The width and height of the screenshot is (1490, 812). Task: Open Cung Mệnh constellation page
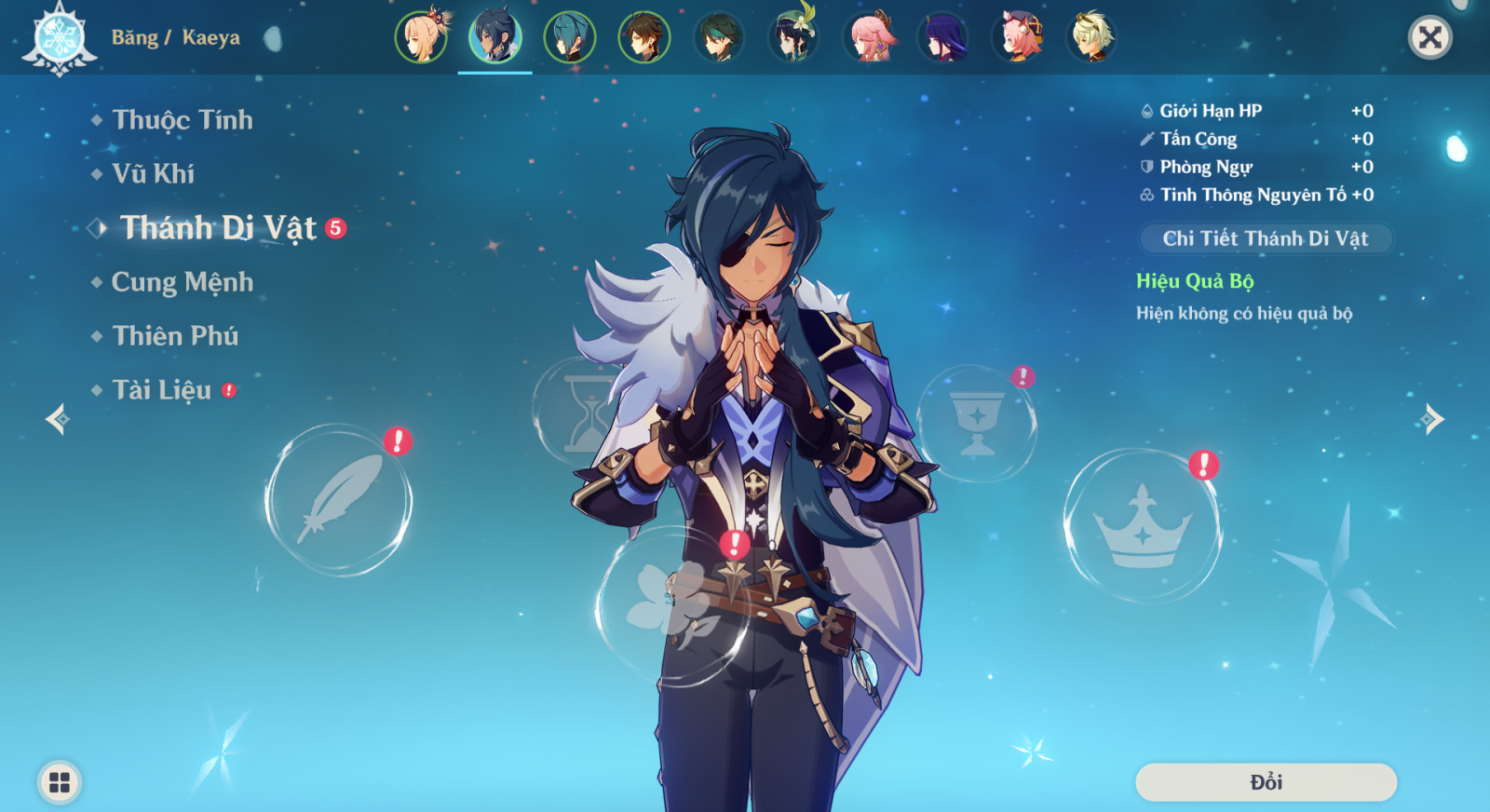click(x=182, y=282)
